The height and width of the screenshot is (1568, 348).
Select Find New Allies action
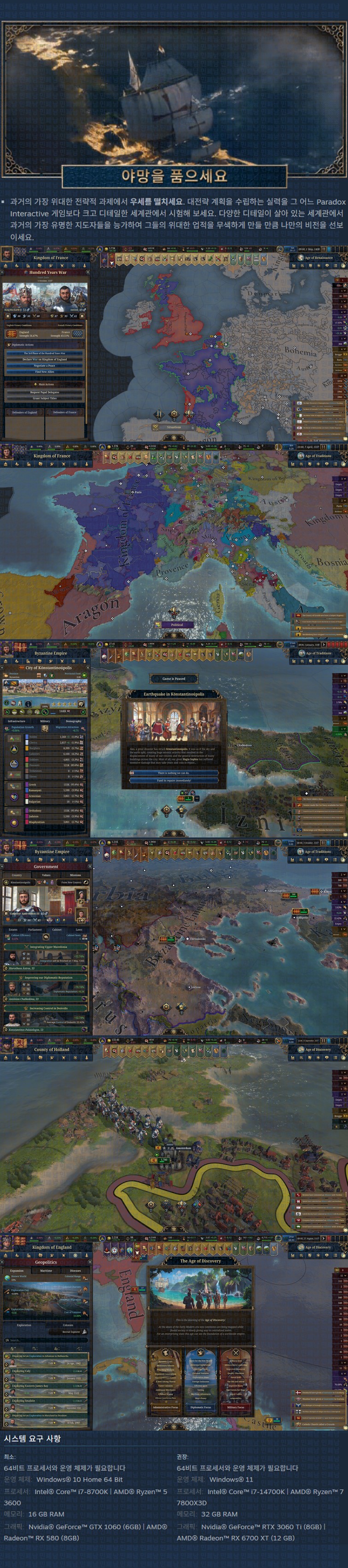tap(45, 371)
